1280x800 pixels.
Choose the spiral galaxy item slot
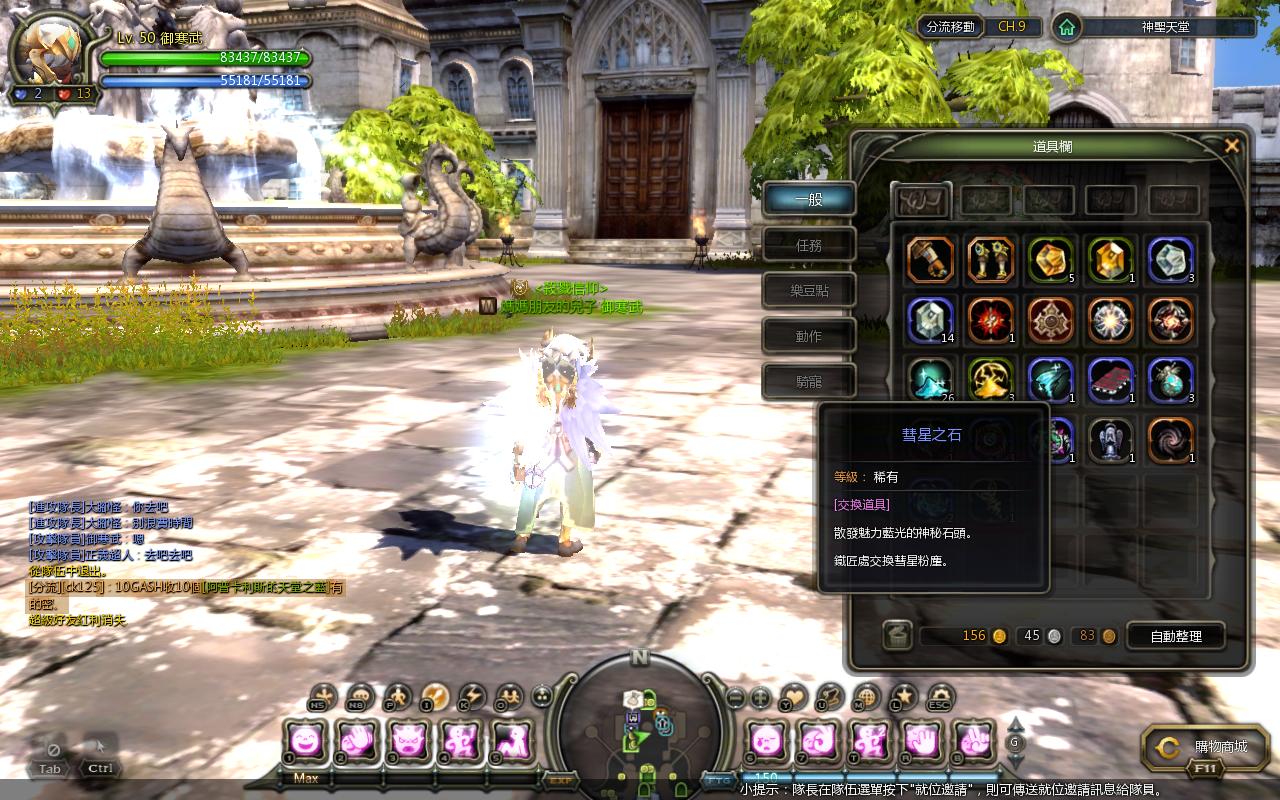click(x=1170, y=440)
